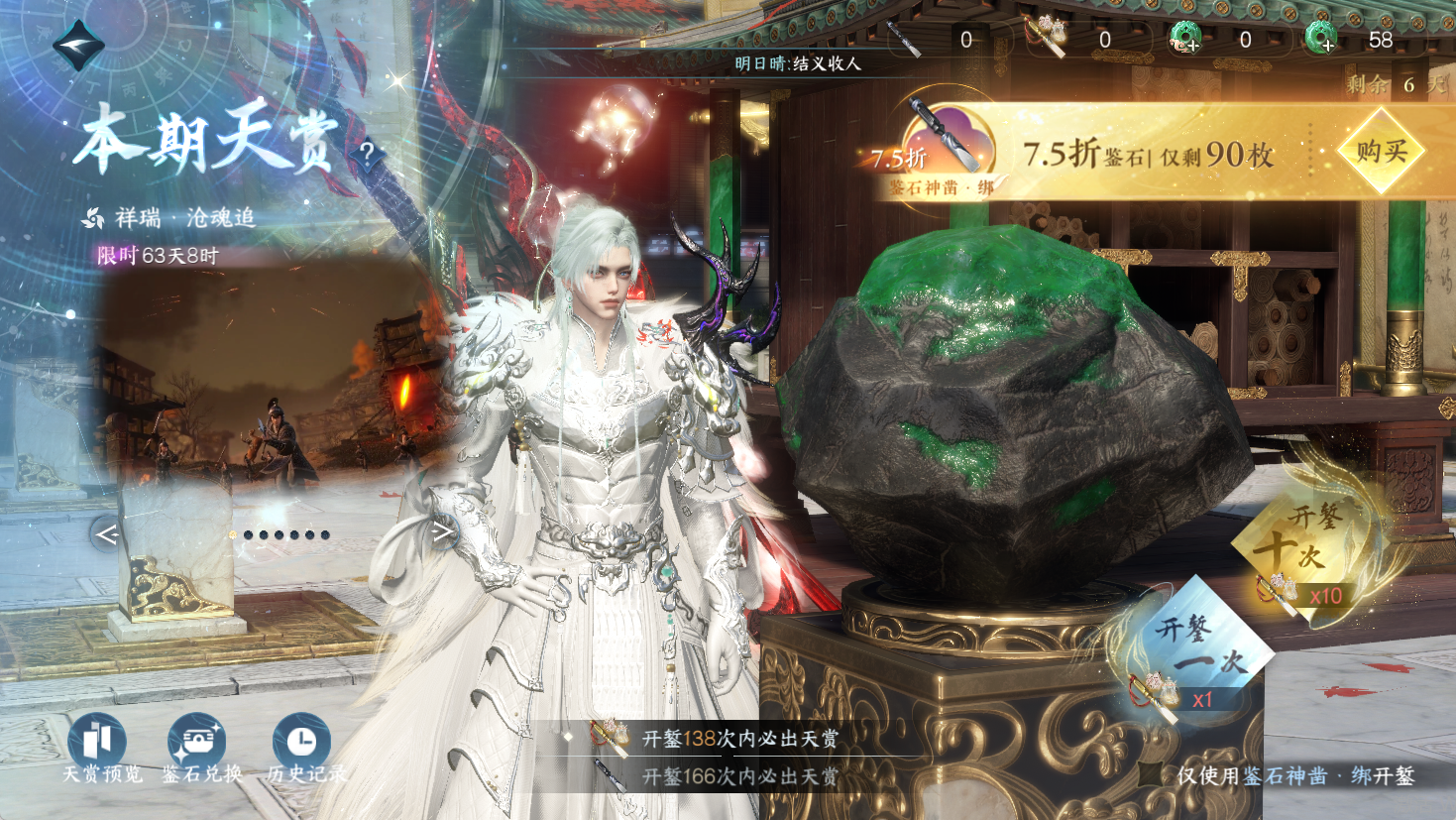The height and width of the screenshot is (820, 1456).
Task: View 历史记录 history records
Action: (301, 743)
